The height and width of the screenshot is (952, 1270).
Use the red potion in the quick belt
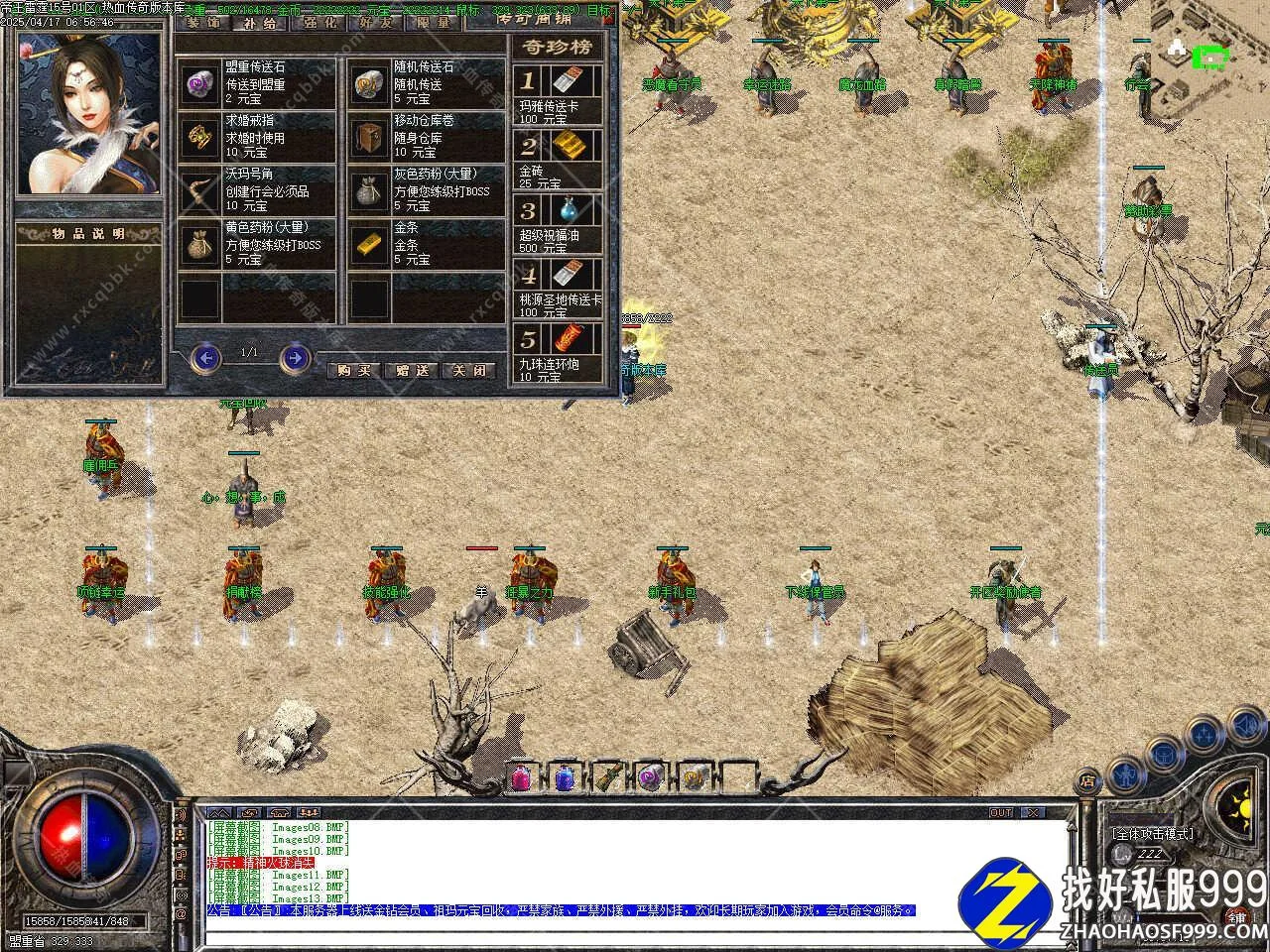[x=522, y=776]
